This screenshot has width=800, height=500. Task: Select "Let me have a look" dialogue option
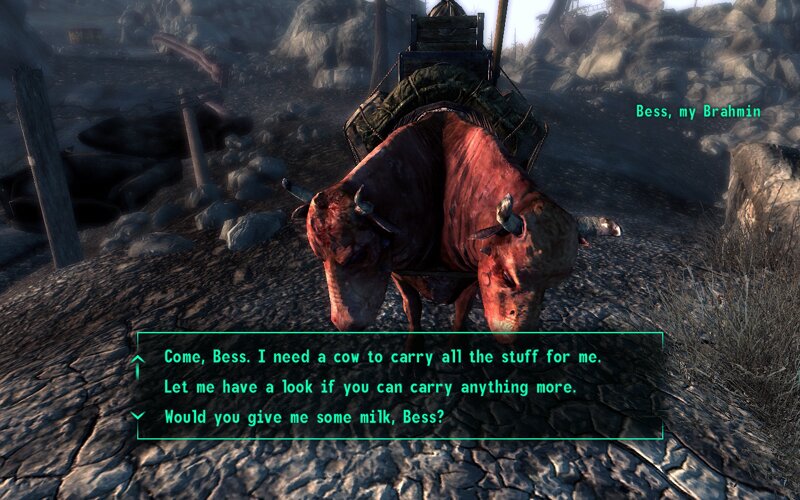tap(370, 386)
